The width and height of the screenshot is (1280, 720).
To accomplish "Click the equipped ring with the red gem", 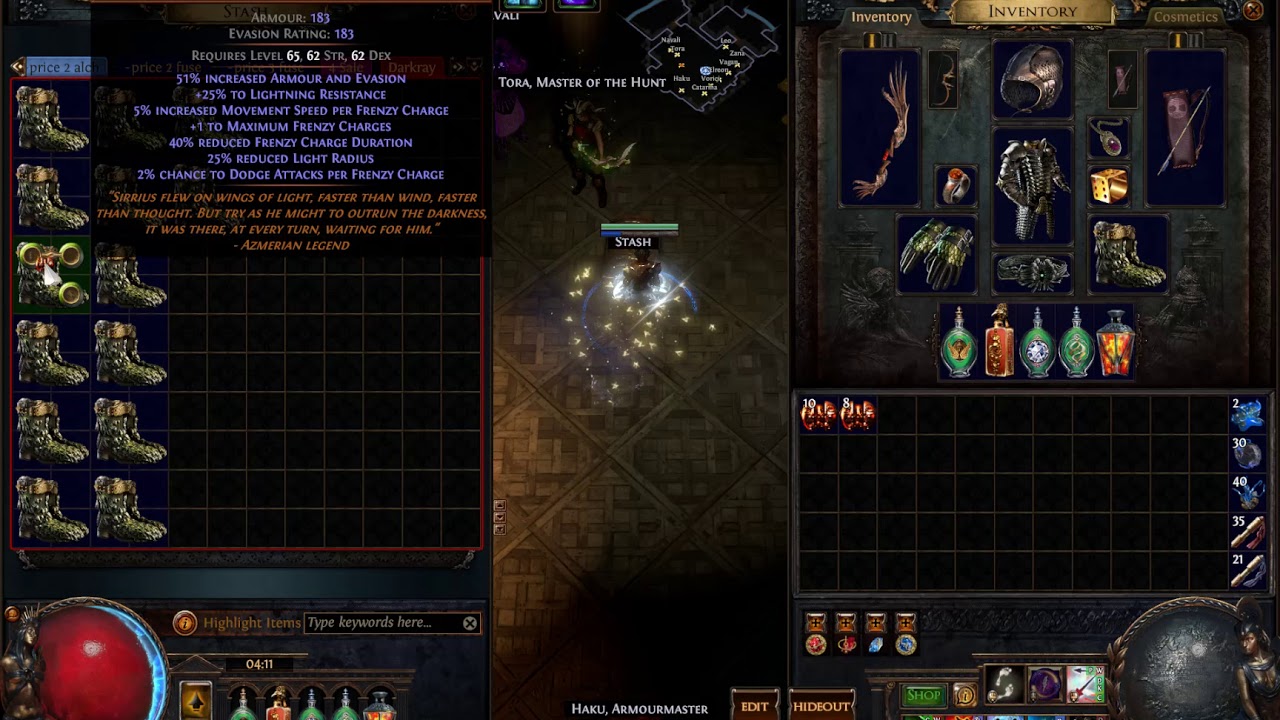I will [x=956, y=186].
